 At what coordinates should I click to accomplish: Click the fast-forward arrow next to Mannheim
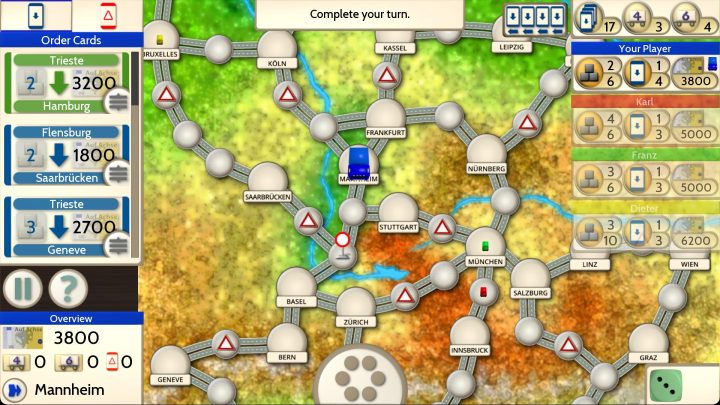click(x=15, y=389)
